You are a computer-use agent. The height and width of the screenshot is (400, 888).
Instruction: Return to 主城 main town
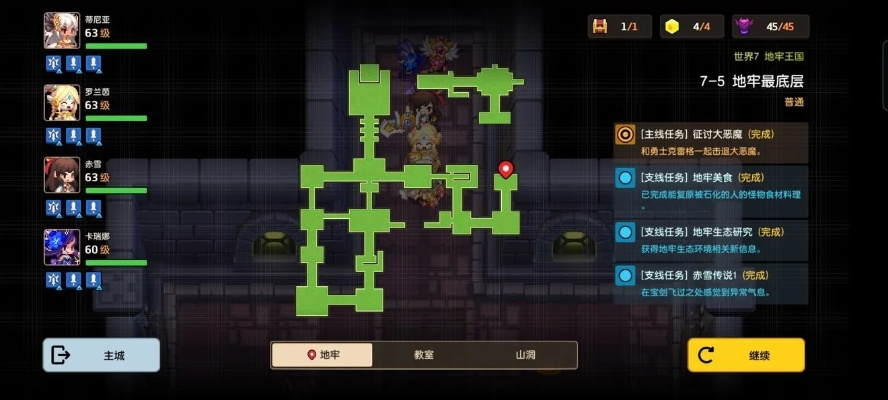[x=101, y=355]
